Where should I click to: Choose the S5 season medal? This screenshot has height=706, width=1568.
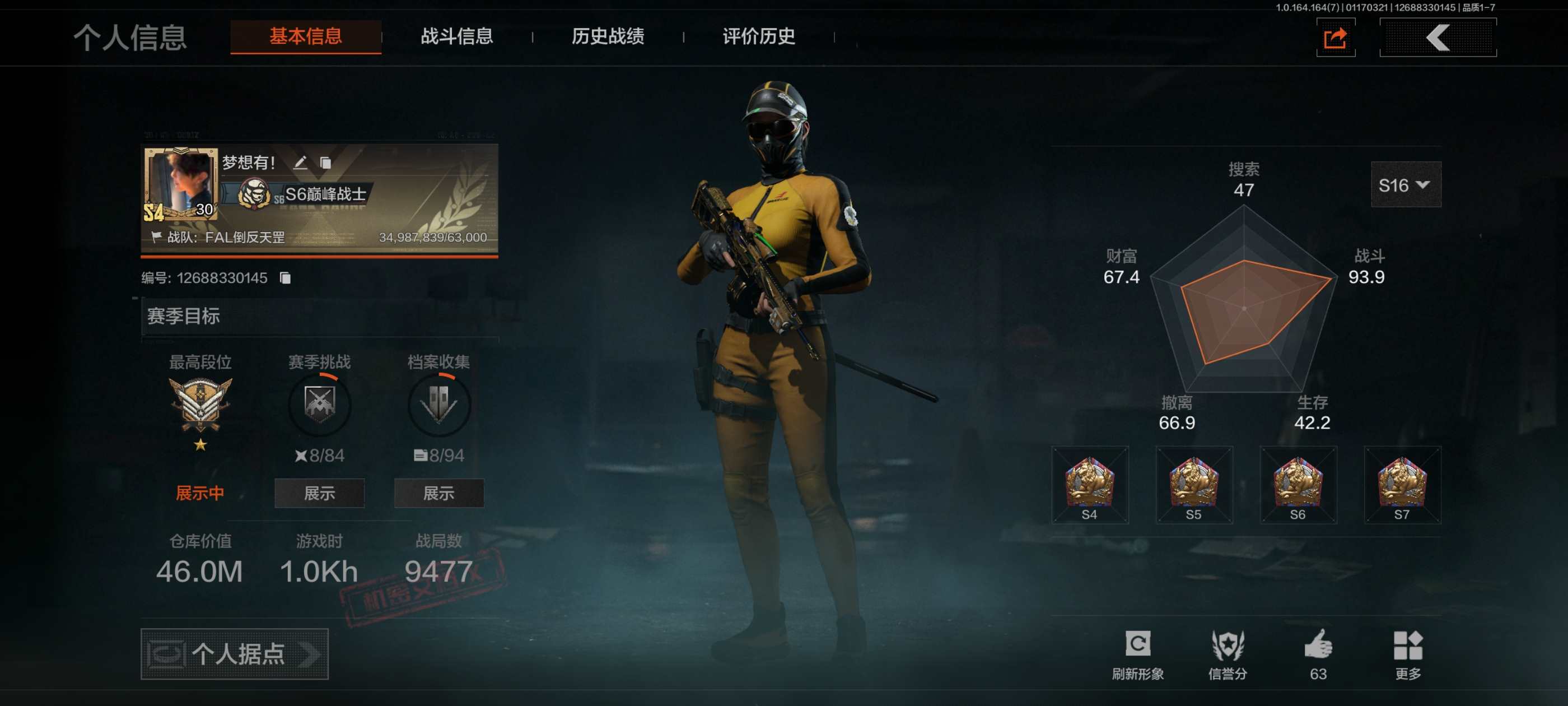(x=1194, y=485)
